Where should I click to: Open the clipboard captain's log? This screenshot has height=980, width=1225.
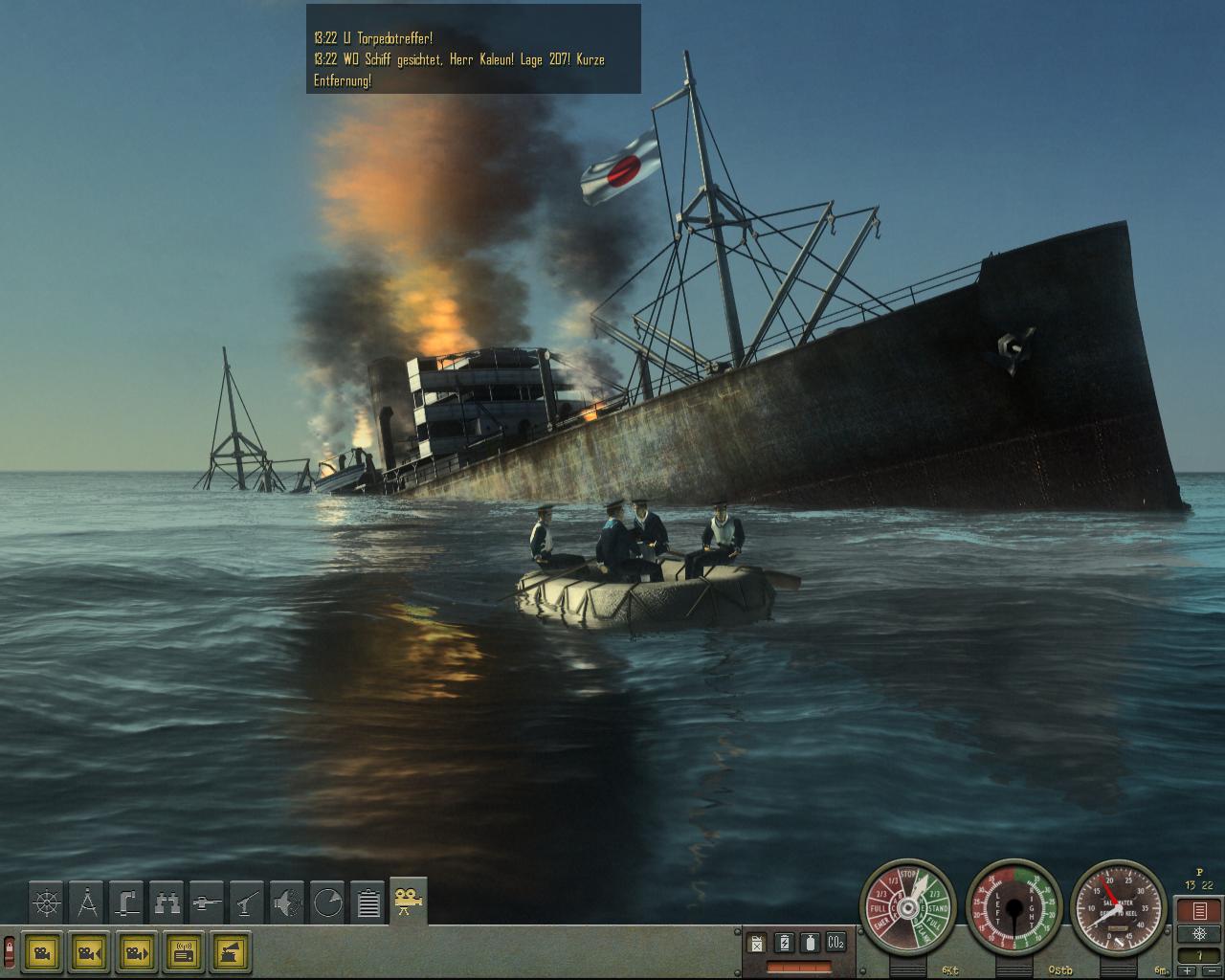[368, 902]
